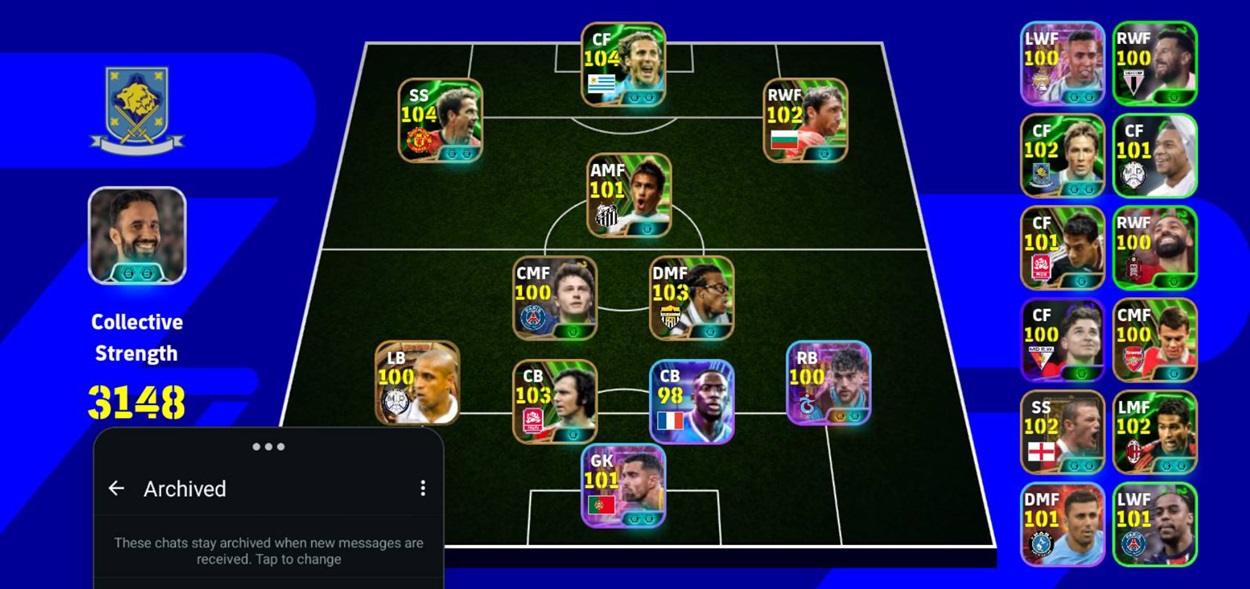The width and height of the screenshot is (1250, 589).
Task: Select the substitute CF 102 card
Action: (x=1062, y=155)
